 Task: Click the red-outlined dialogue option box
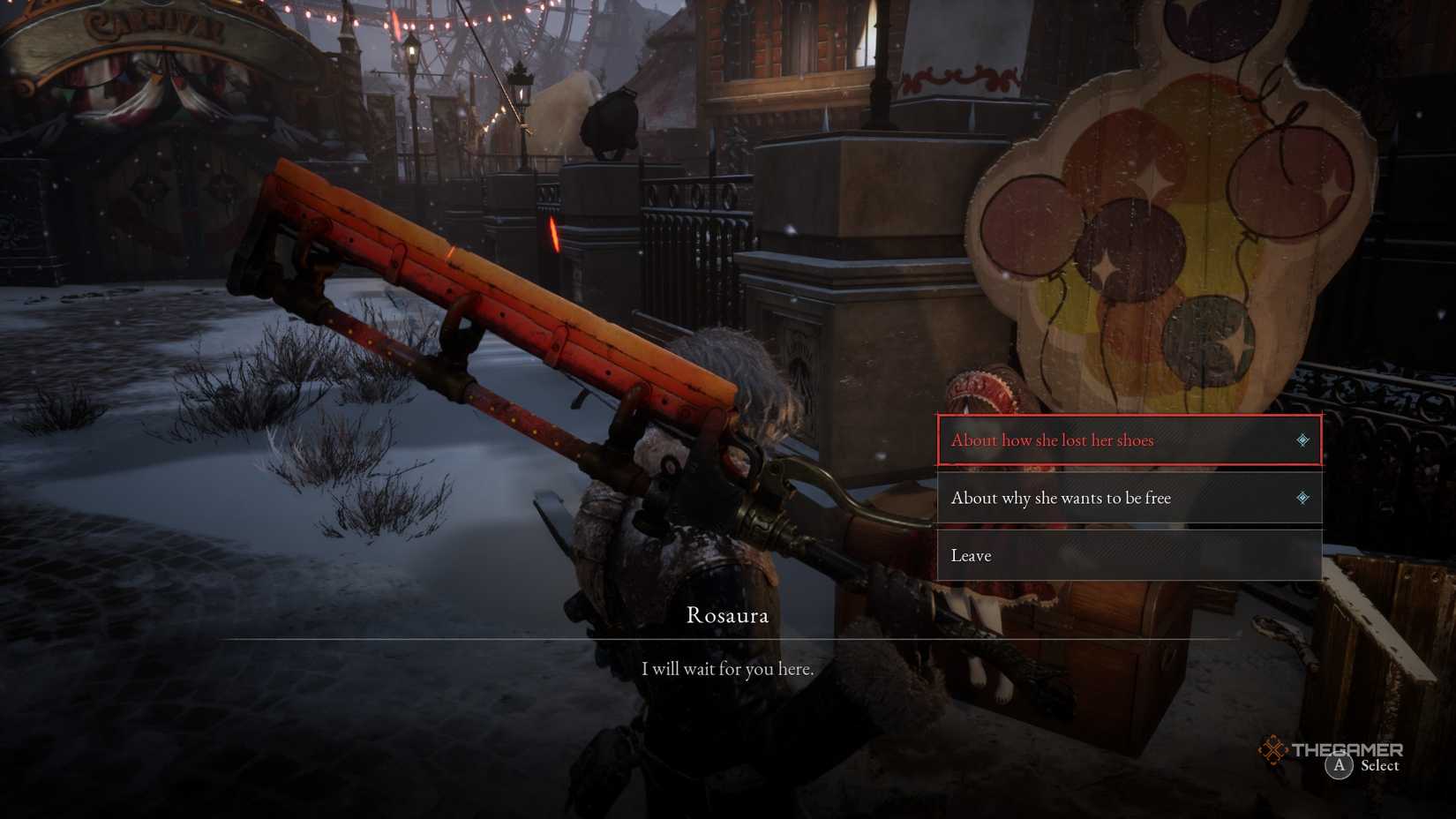[1130, 440]
